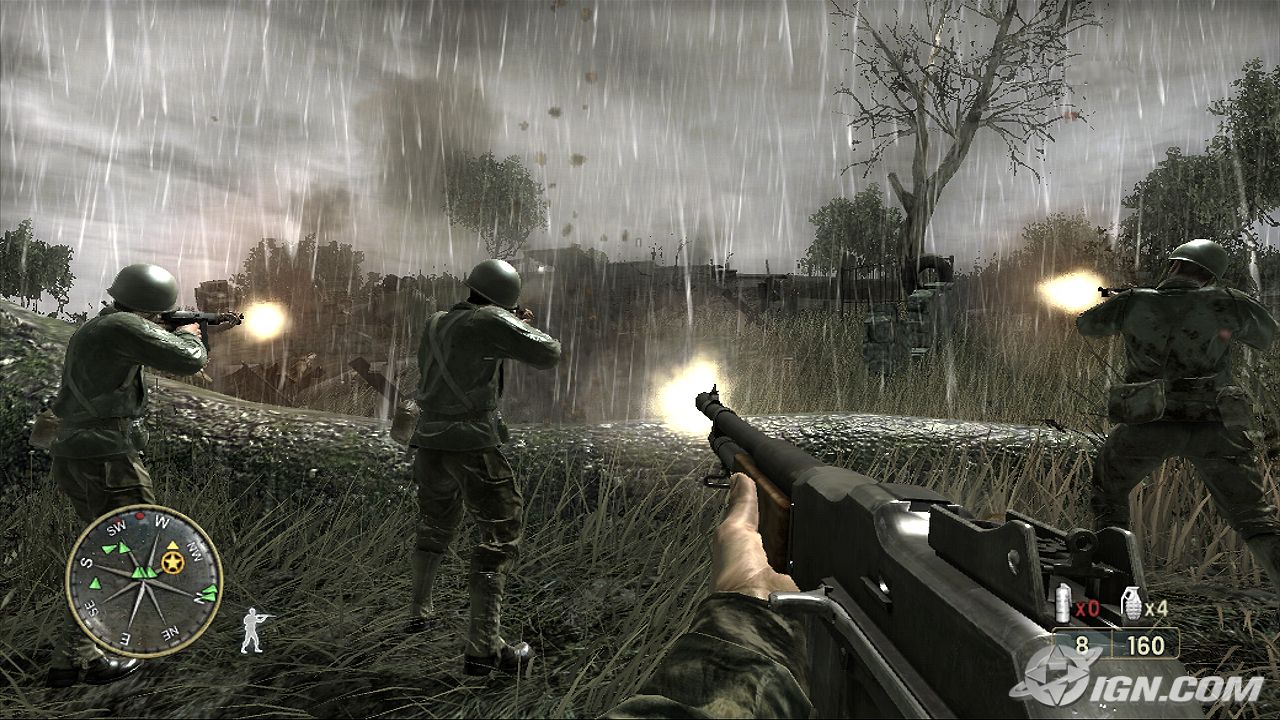Click the red enemy dot on the compass
1280x720 pixels.
pos(139,514)
